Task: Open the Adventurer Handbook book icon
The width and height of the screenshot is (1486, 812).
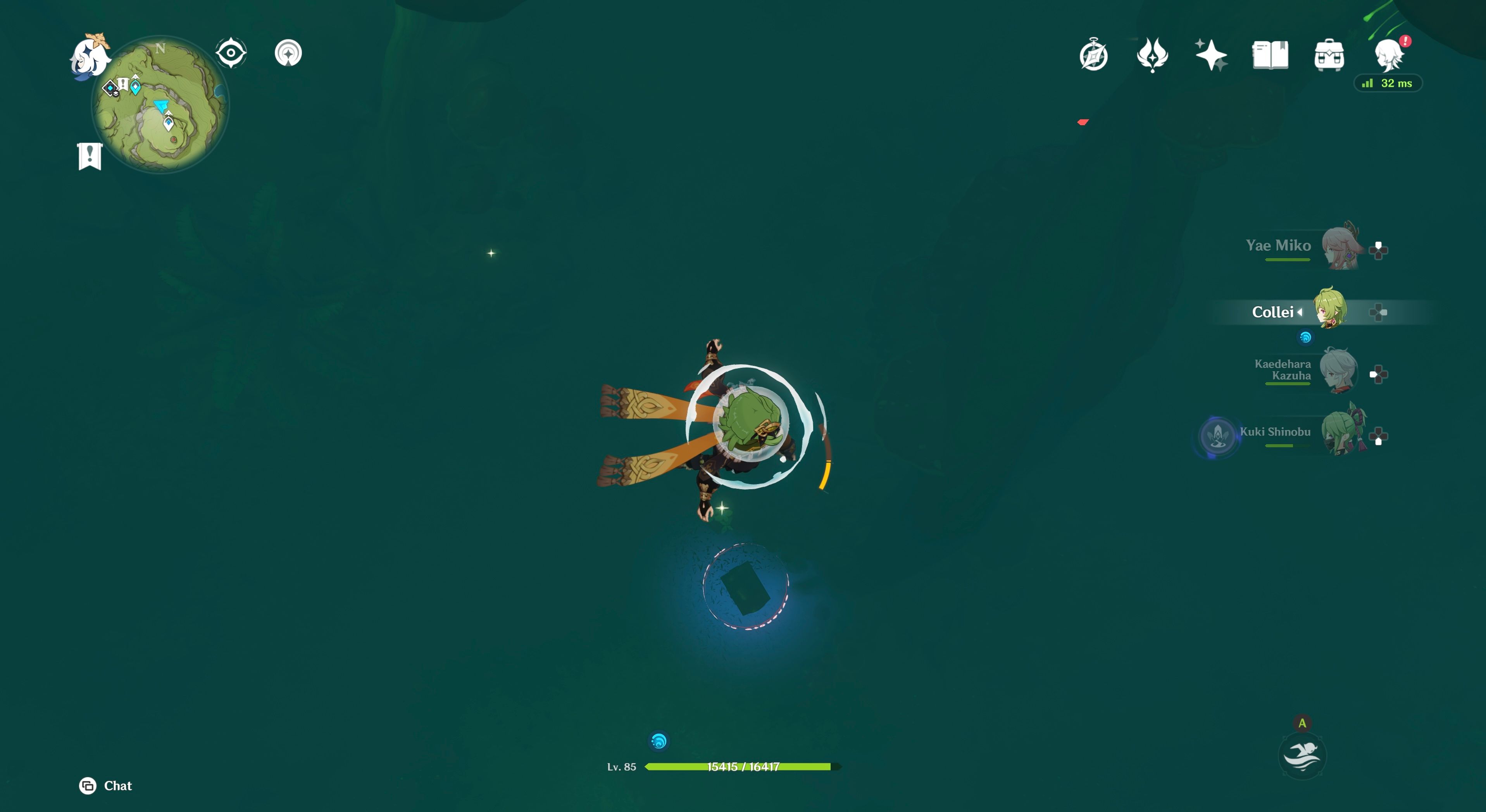Action: 1271,55
